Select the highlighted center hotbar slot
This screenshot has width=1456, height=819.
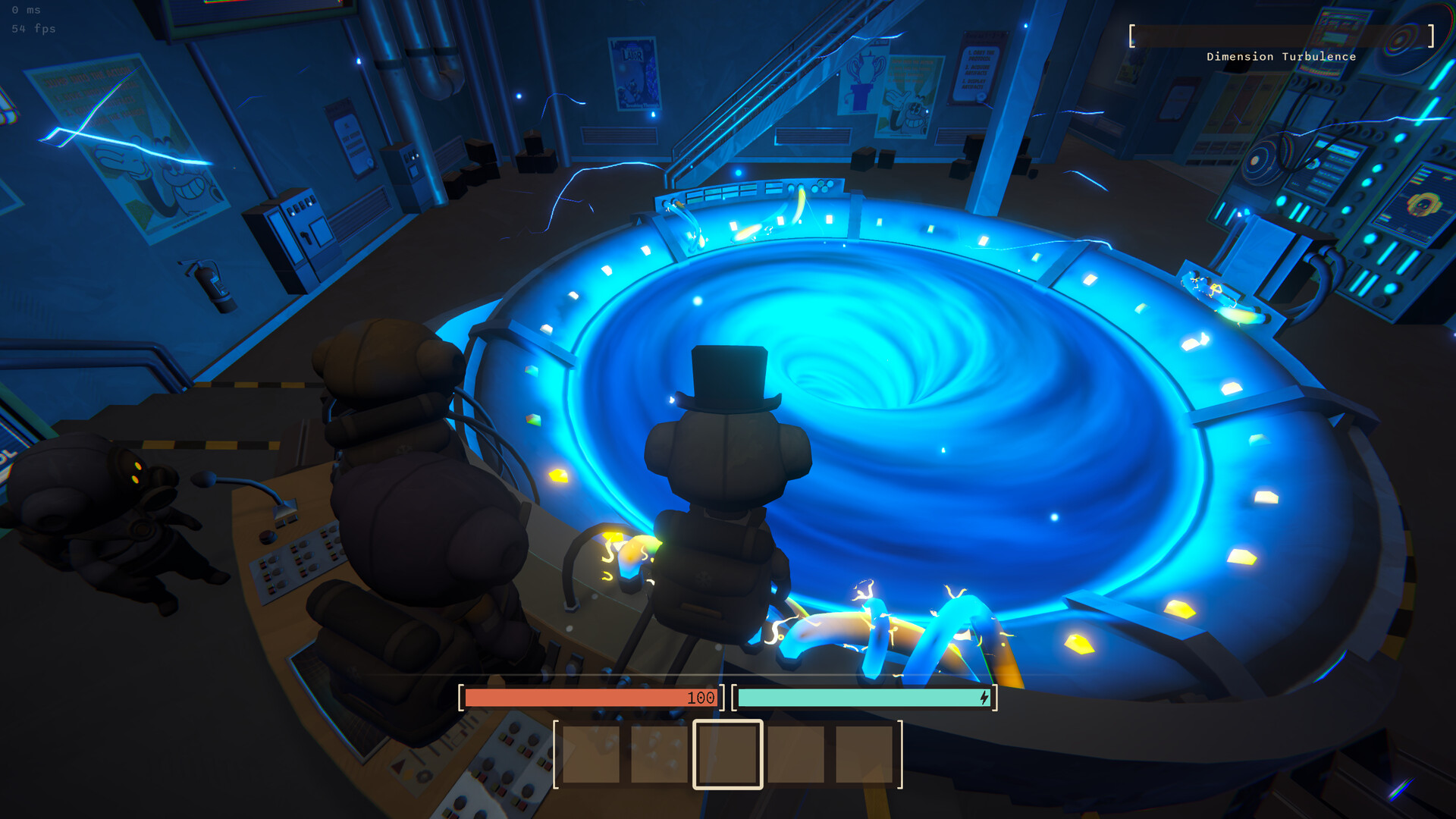727,754
